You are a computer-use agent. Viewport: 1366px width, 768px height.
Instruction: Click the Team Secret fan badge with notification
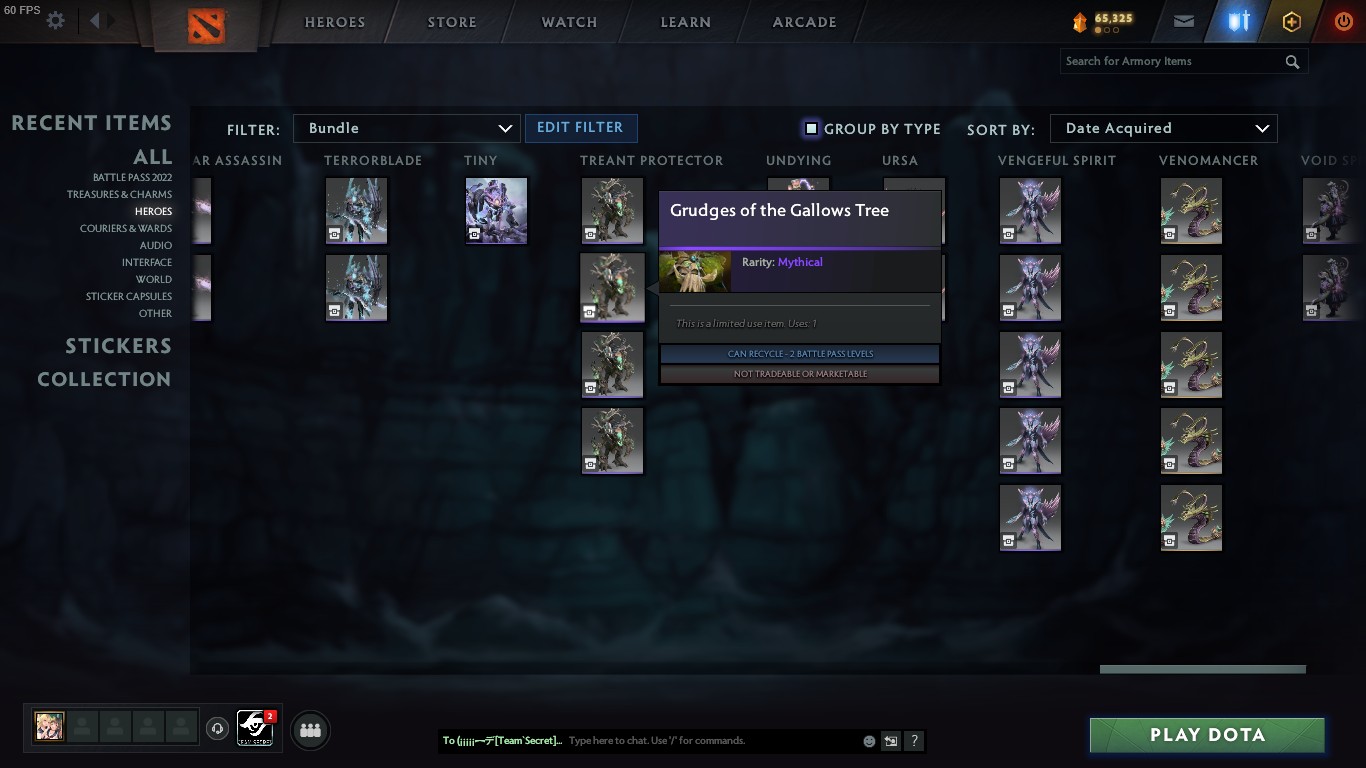[x=255, y=729]
